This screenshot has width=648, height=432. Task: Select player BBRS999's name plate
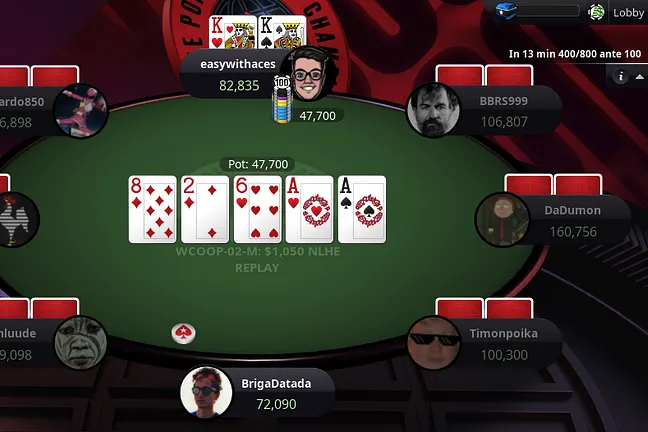tap(503, 112)
